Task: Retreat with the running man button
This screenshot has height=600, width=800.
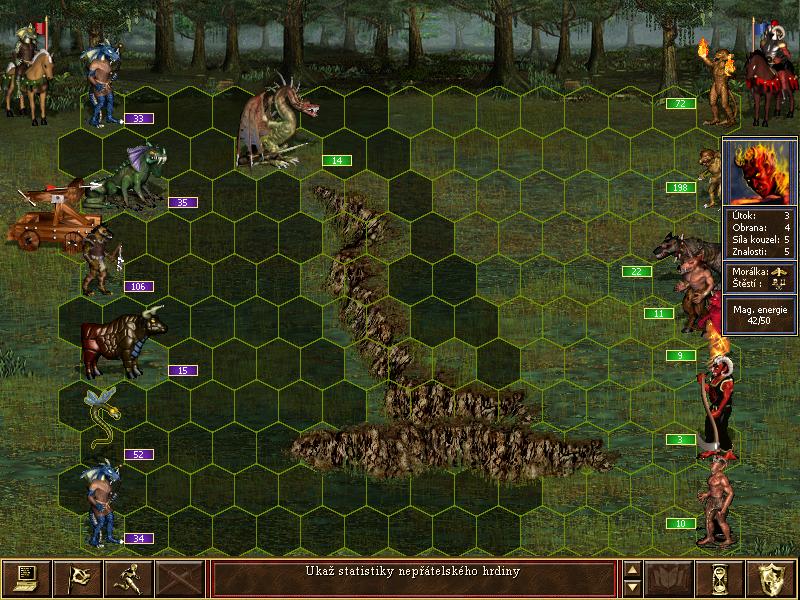Action: [130, 578]
